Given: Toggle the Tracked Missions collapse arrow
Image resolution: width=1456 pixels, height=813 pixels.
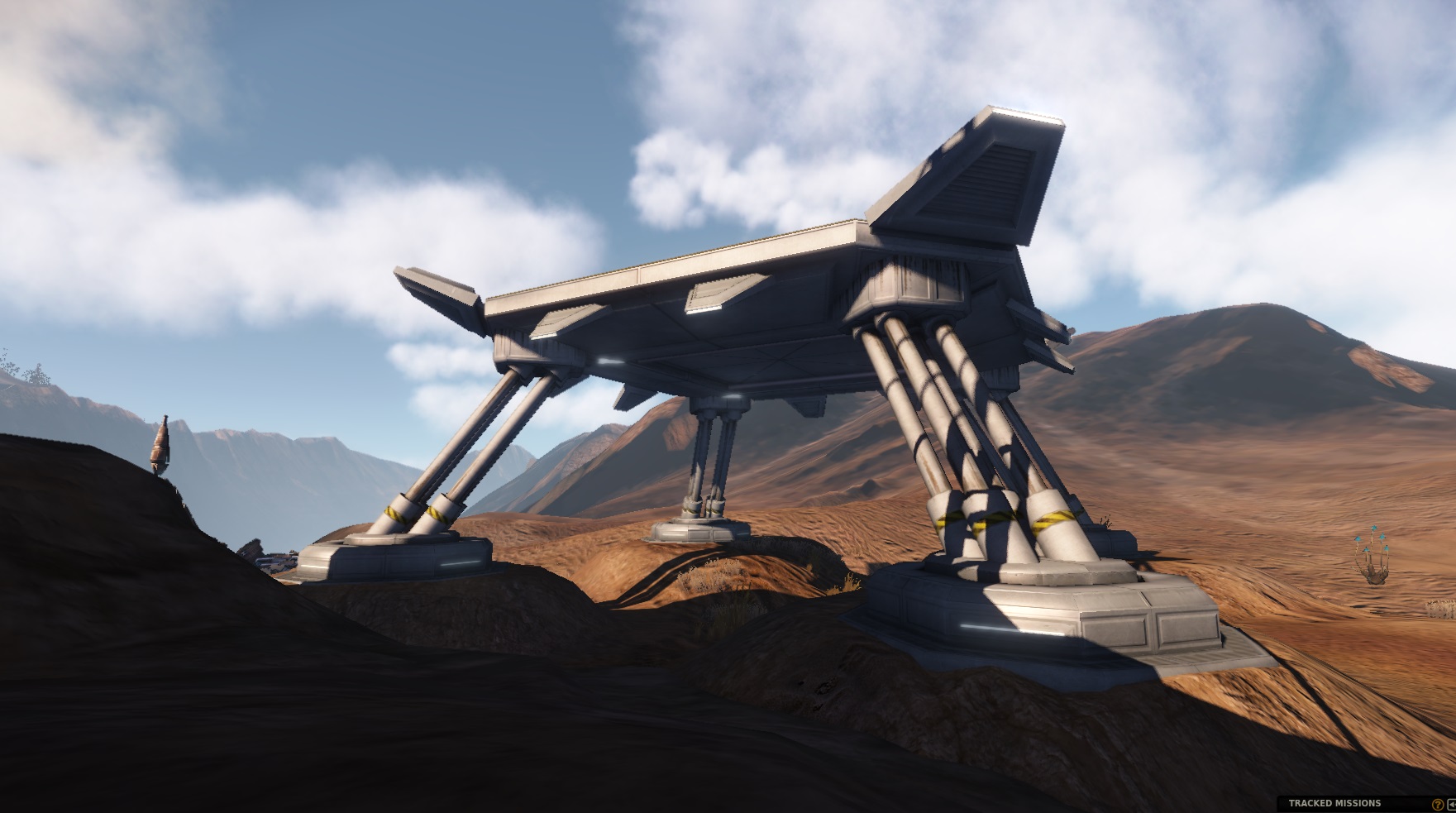Looking at the screenshot, I should (x=1451, y=804).
